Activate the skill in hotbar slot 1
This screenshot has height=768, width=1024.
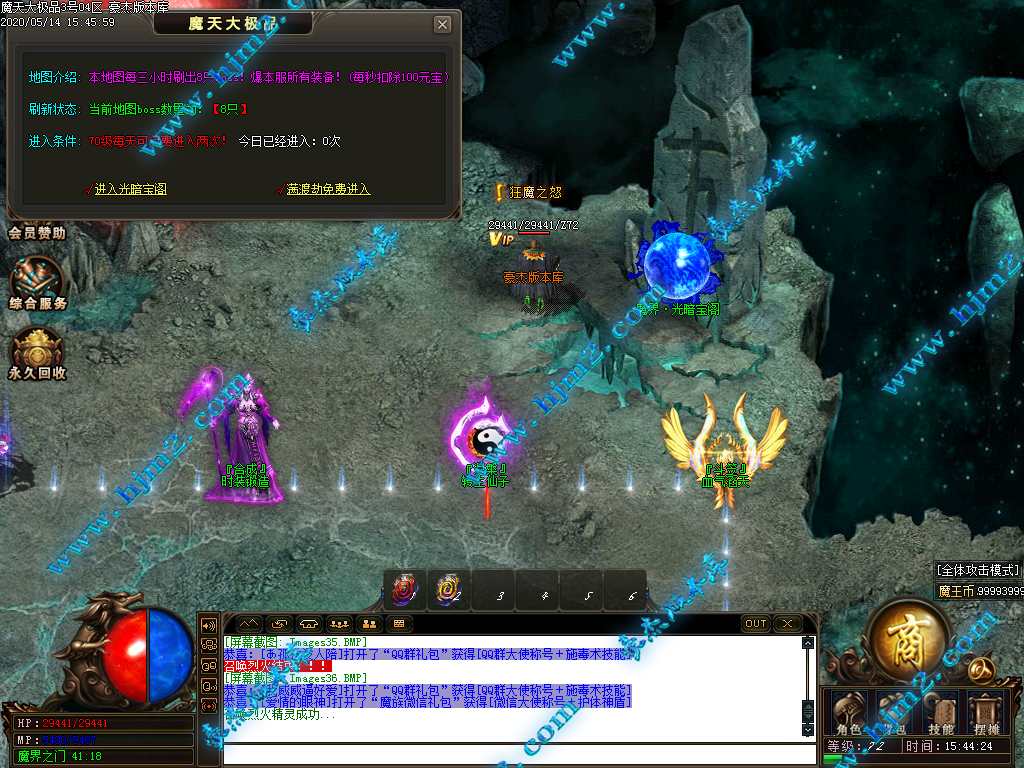(x=406, y=591)
